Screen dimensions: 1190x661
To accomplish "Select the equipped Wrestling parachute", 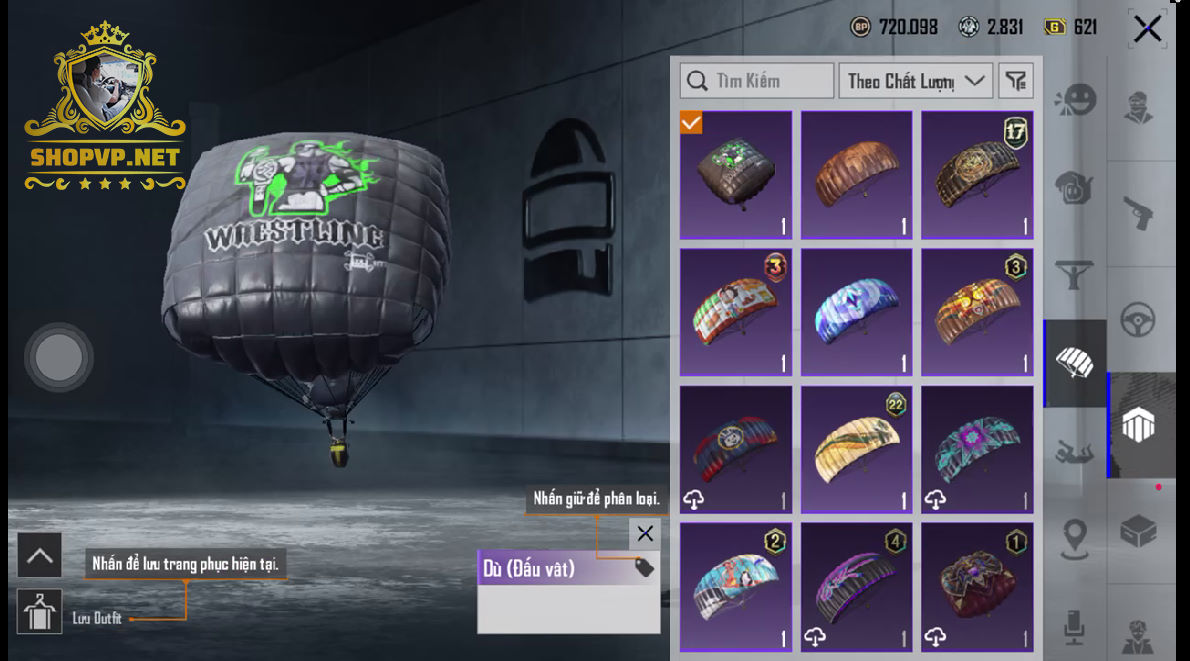I will tap(736, 175).
